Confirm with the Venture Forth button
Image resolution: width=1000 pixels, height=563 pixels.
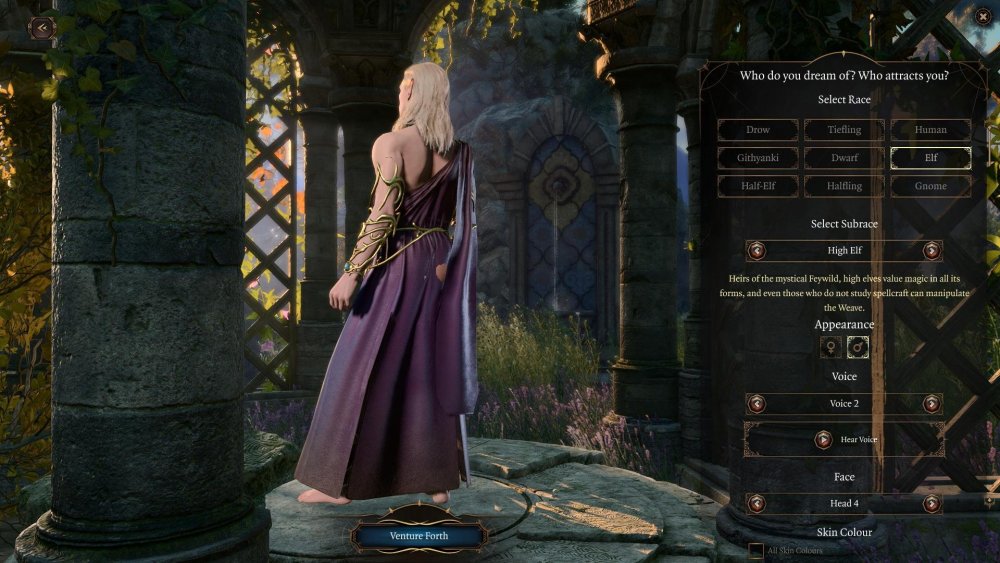coord(419,536)
